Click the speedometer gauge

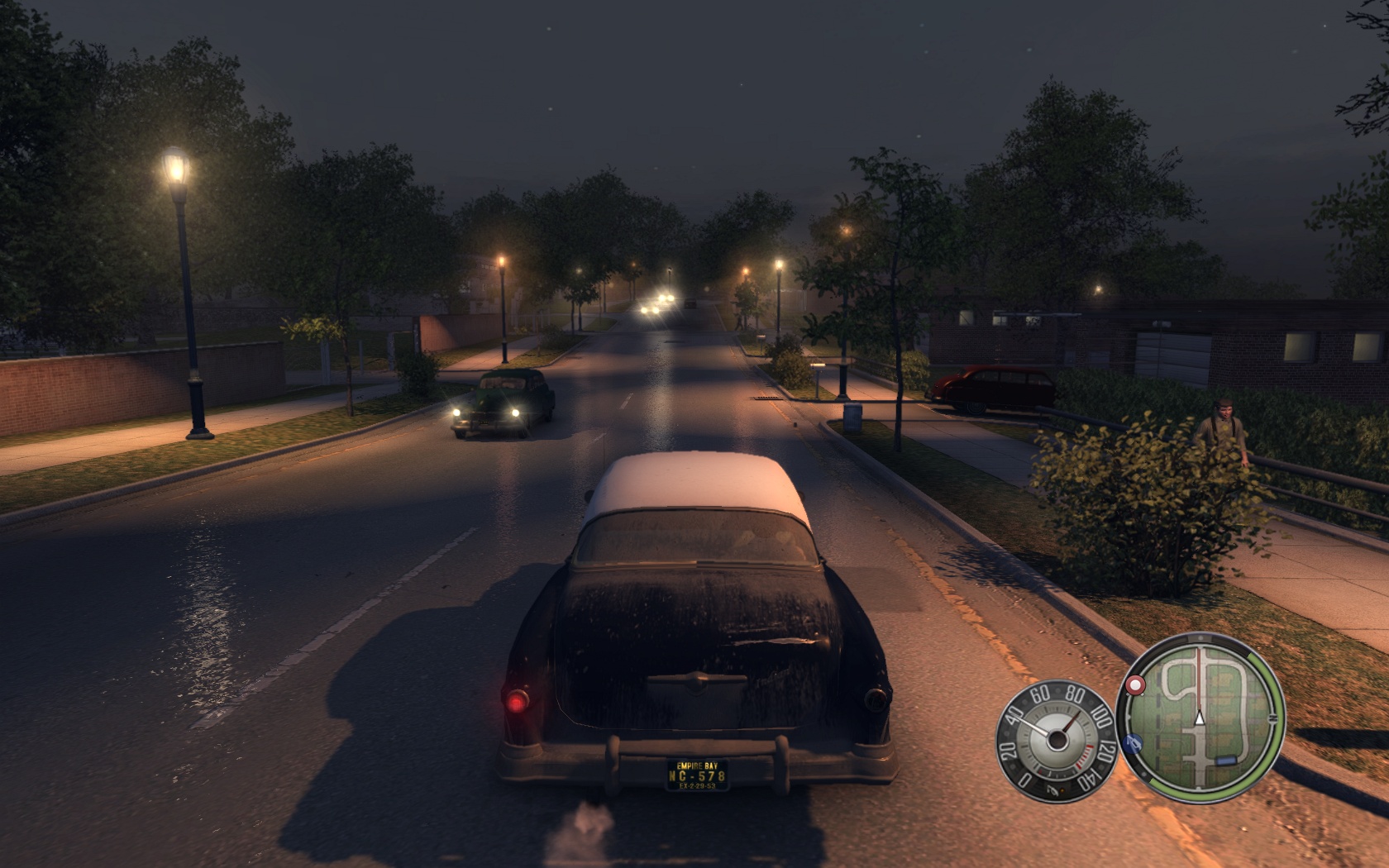coord(1055,737)
